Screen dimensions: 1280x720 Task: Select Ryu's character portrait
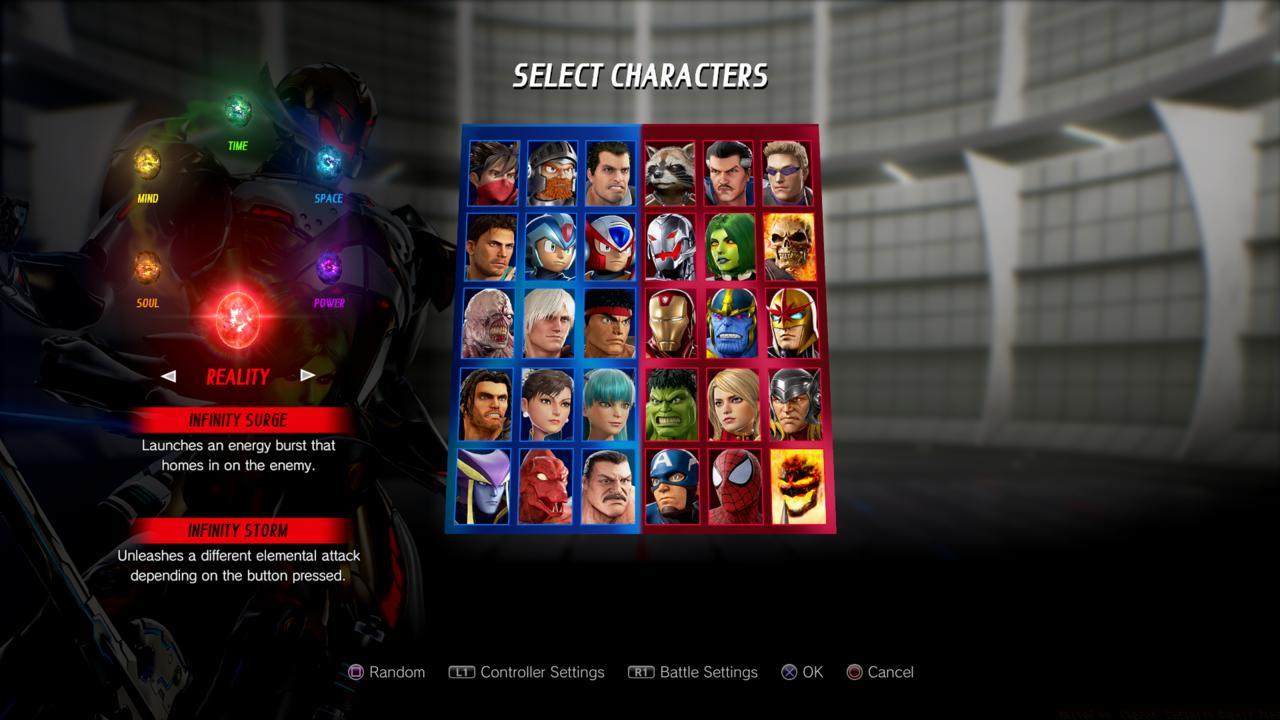coord(610,324)
